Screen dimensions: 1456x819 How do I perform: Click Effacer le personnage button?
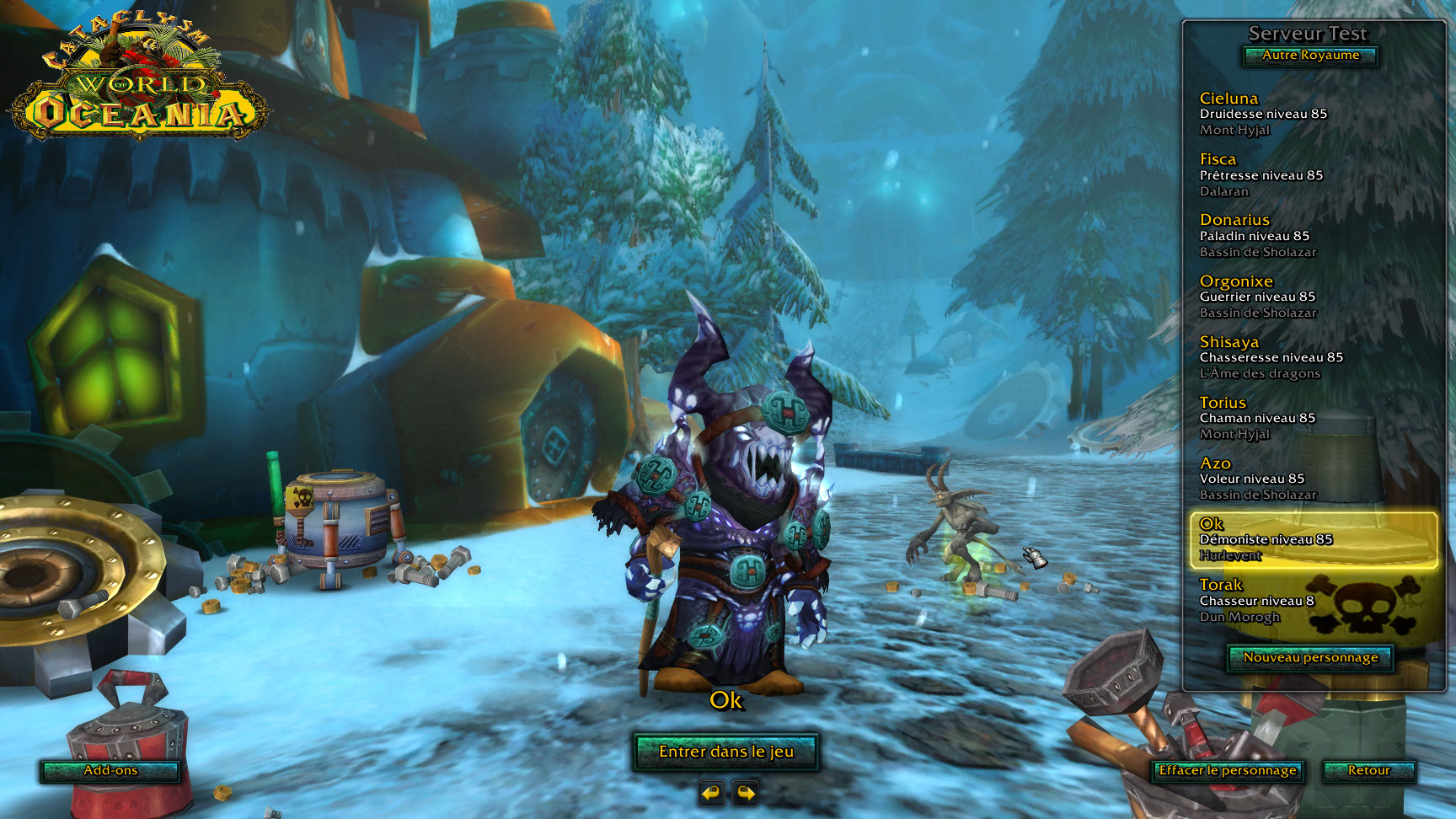coord(1227,771)
